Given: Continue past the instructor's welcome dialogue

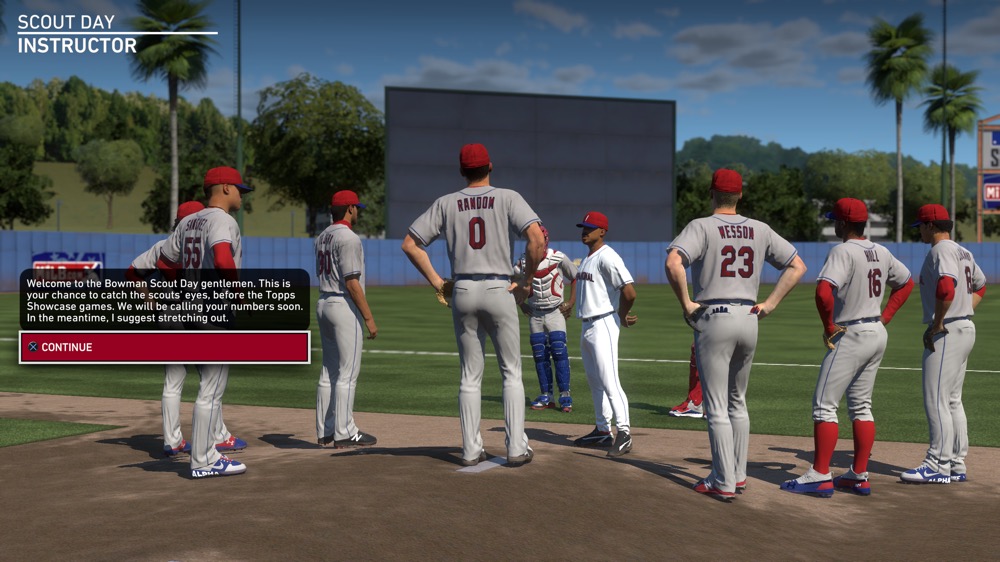Looking at the screenshot, I should click(165, 347).
